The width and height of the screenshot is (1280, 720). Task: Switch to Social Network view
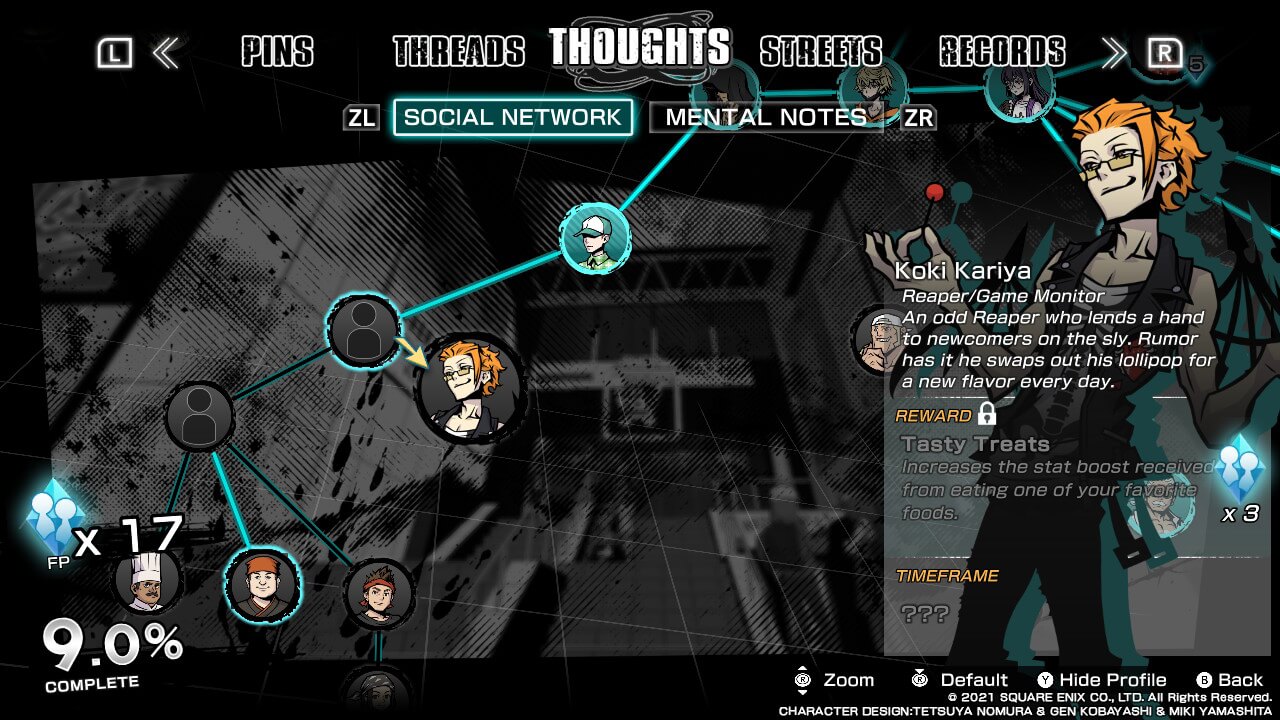point(513,117)
